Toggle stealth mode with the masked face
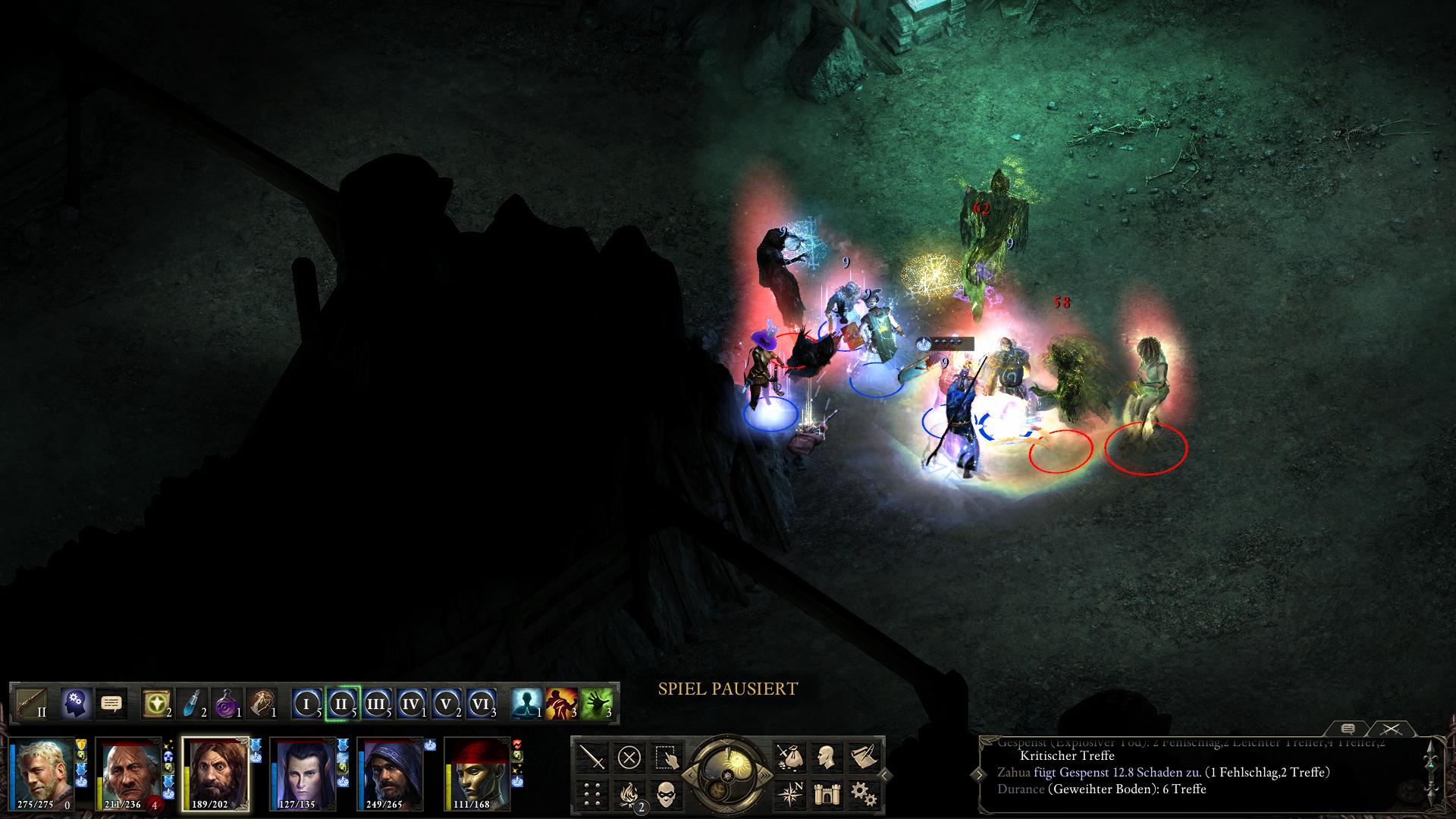This screenshot has width=1456, height=819. click(665, 793)
